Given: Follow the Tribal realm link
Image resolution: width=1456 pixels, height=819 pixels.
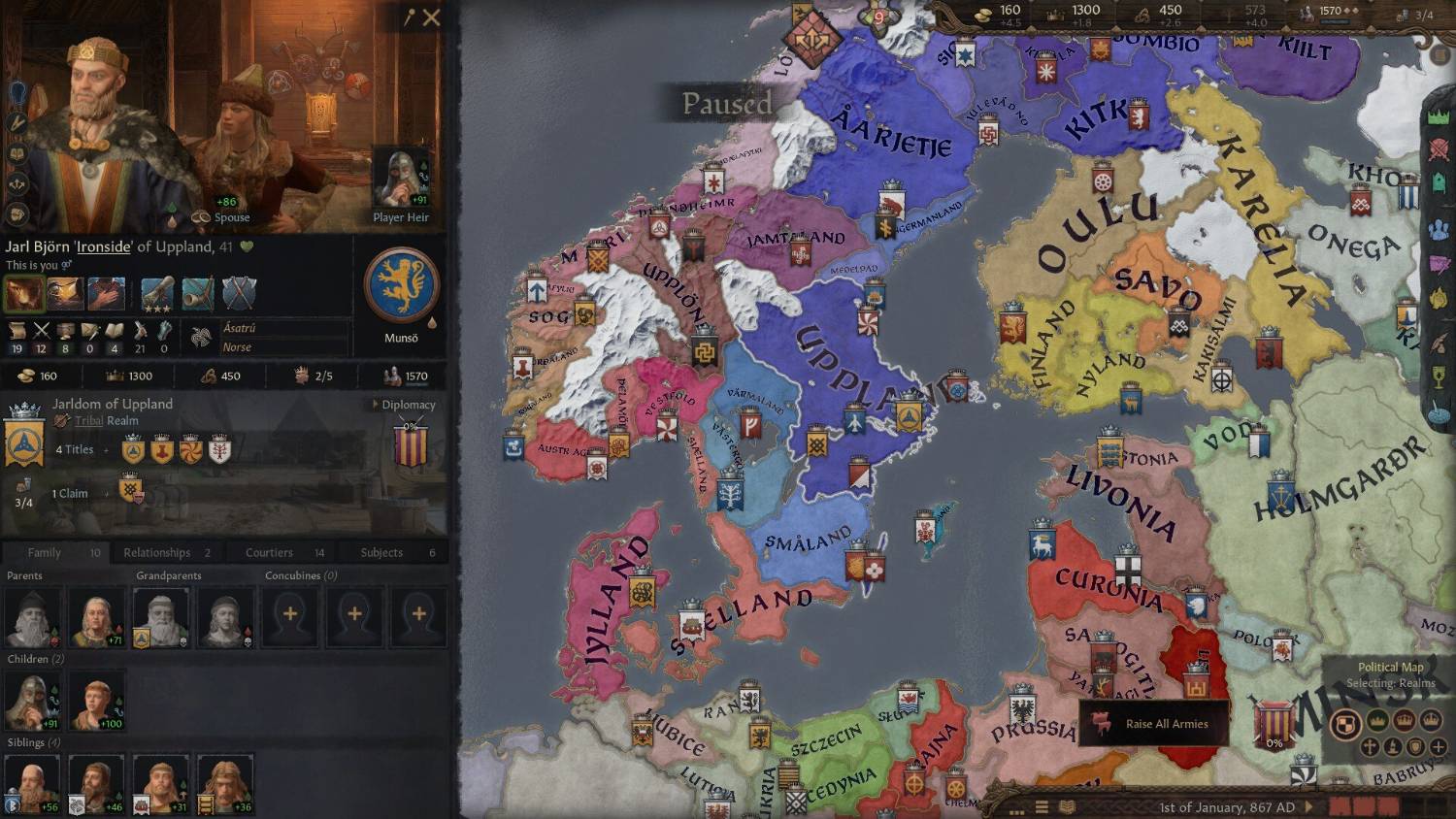Looking at the screenshot, I should pyautogui.click(x=88, y=421).
